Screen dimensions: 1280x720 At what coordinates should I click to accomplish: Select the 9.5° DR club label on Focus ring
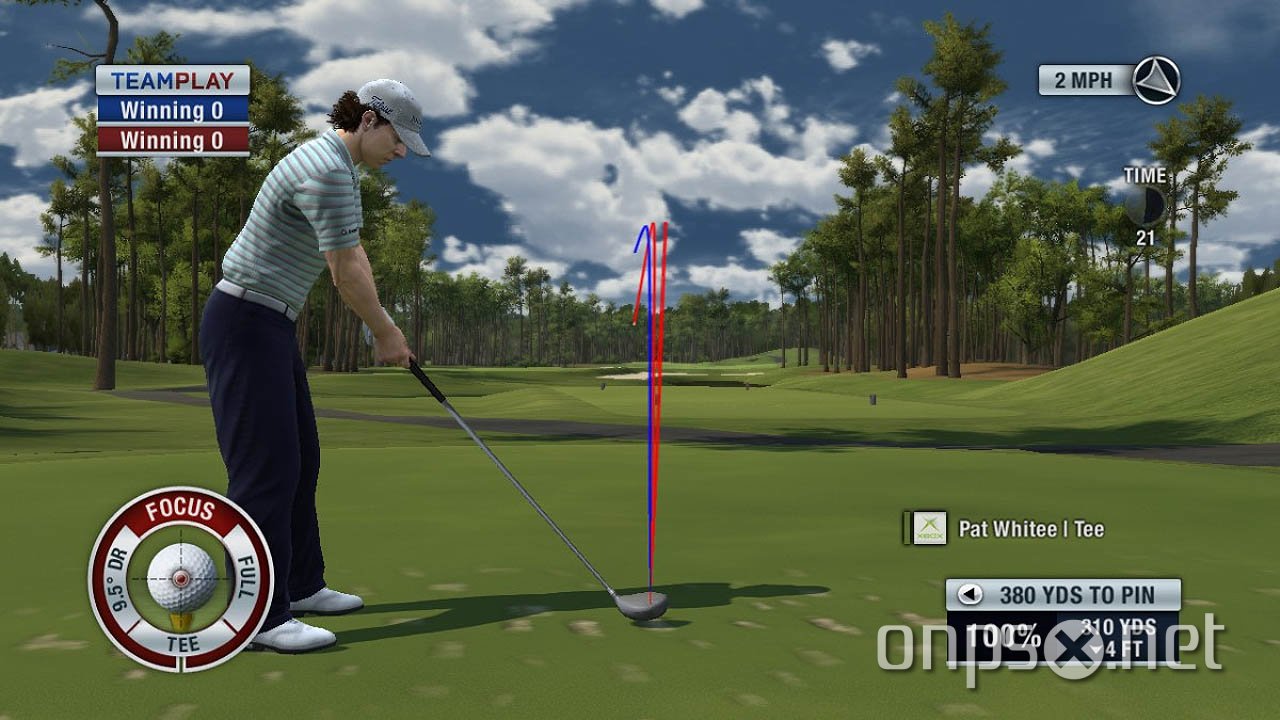point(119,577)
